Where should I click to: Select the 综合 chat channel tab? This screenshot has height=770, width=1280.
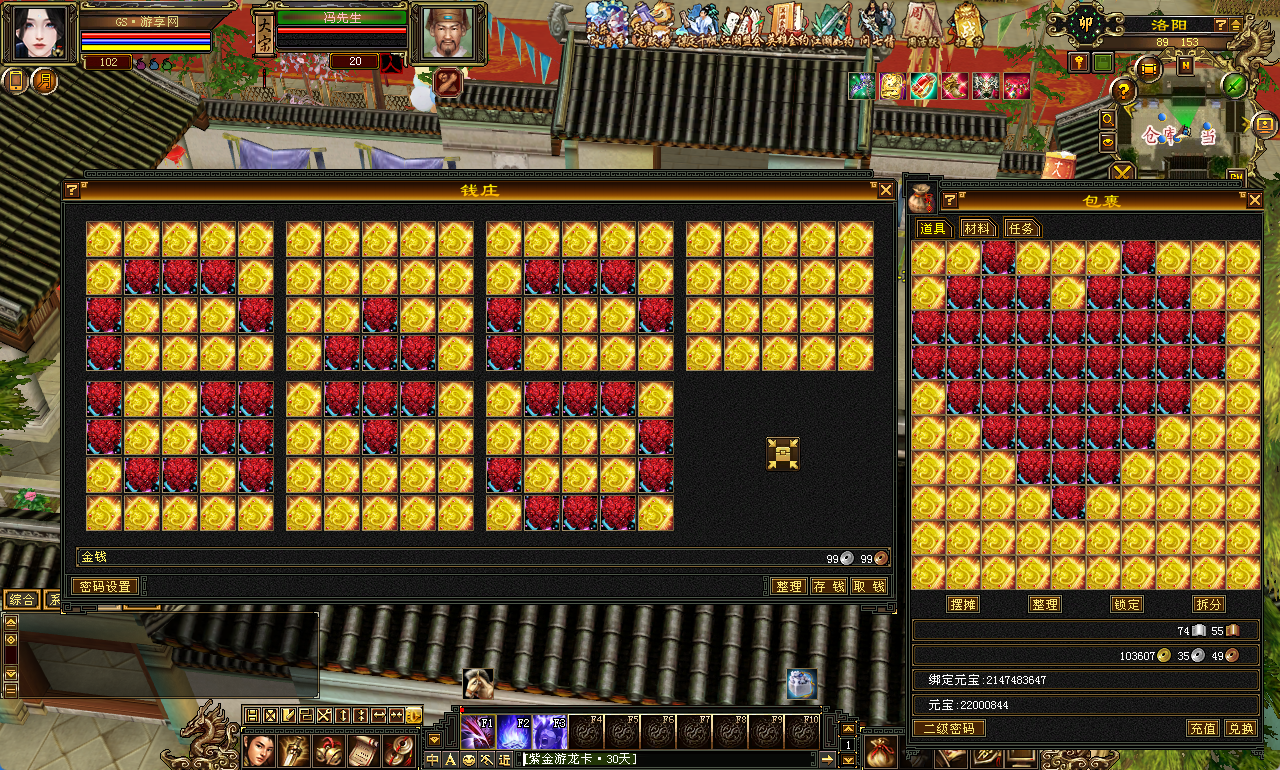pos(21,599)
